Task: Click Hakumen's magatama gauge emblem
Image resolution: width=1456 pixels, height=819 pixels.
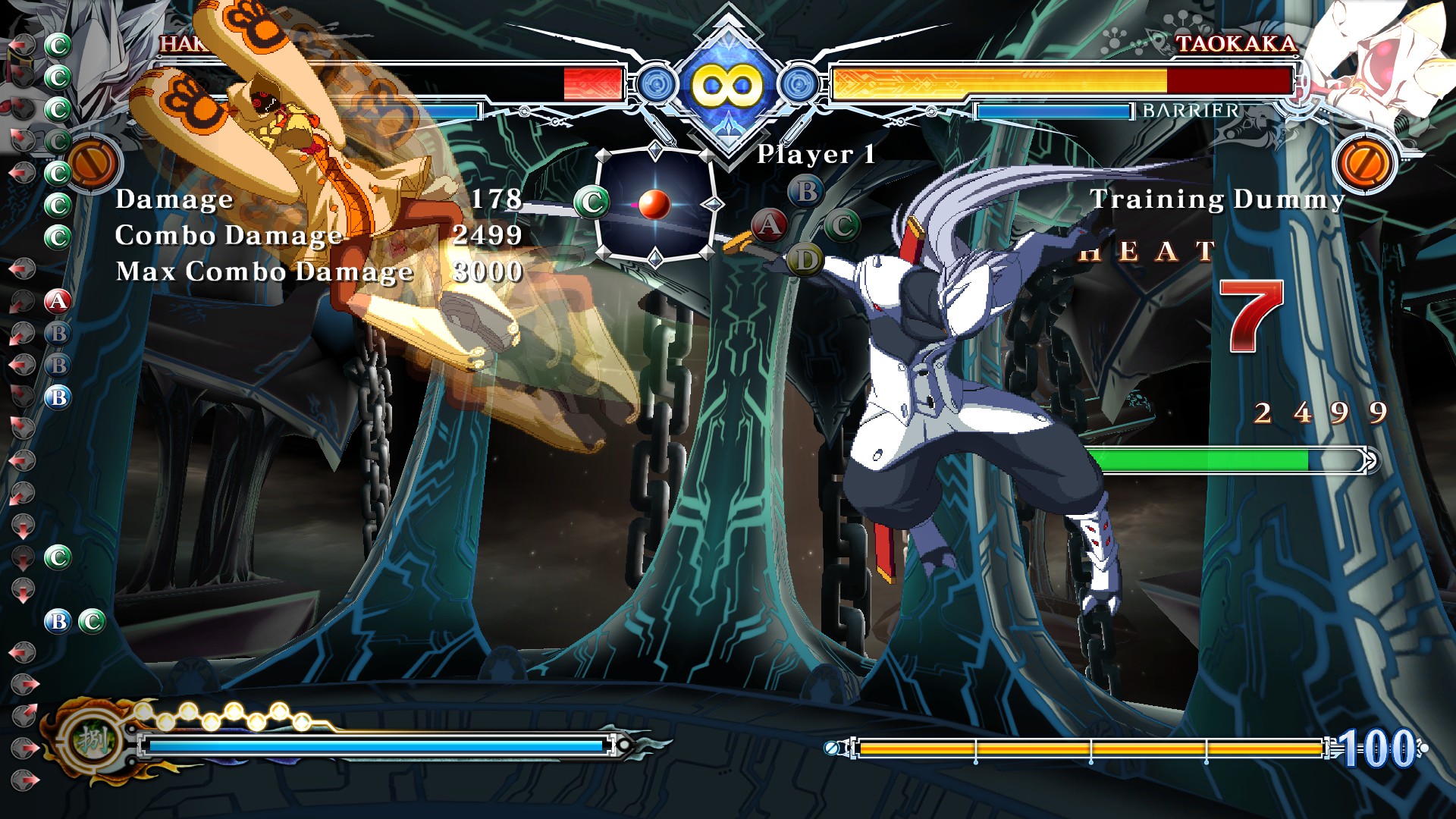Action: tap(93, 739)
